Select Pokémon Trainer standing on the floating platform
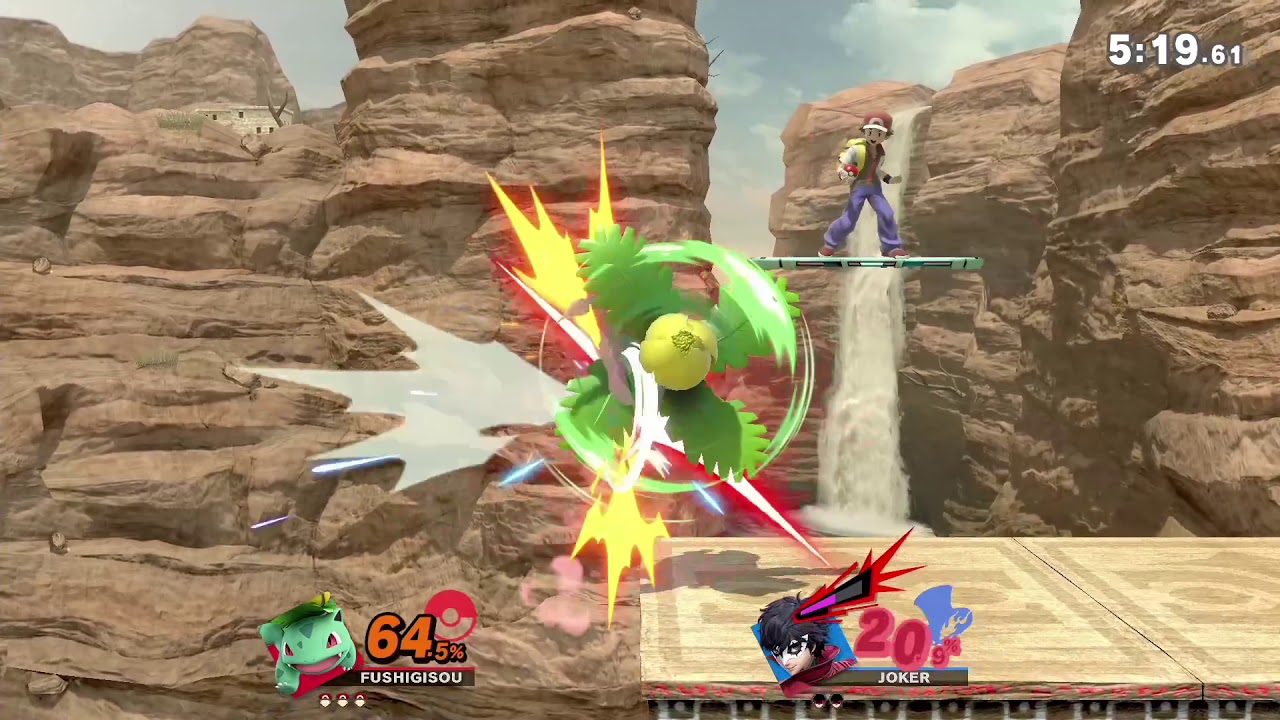 [x=866, y=185]
